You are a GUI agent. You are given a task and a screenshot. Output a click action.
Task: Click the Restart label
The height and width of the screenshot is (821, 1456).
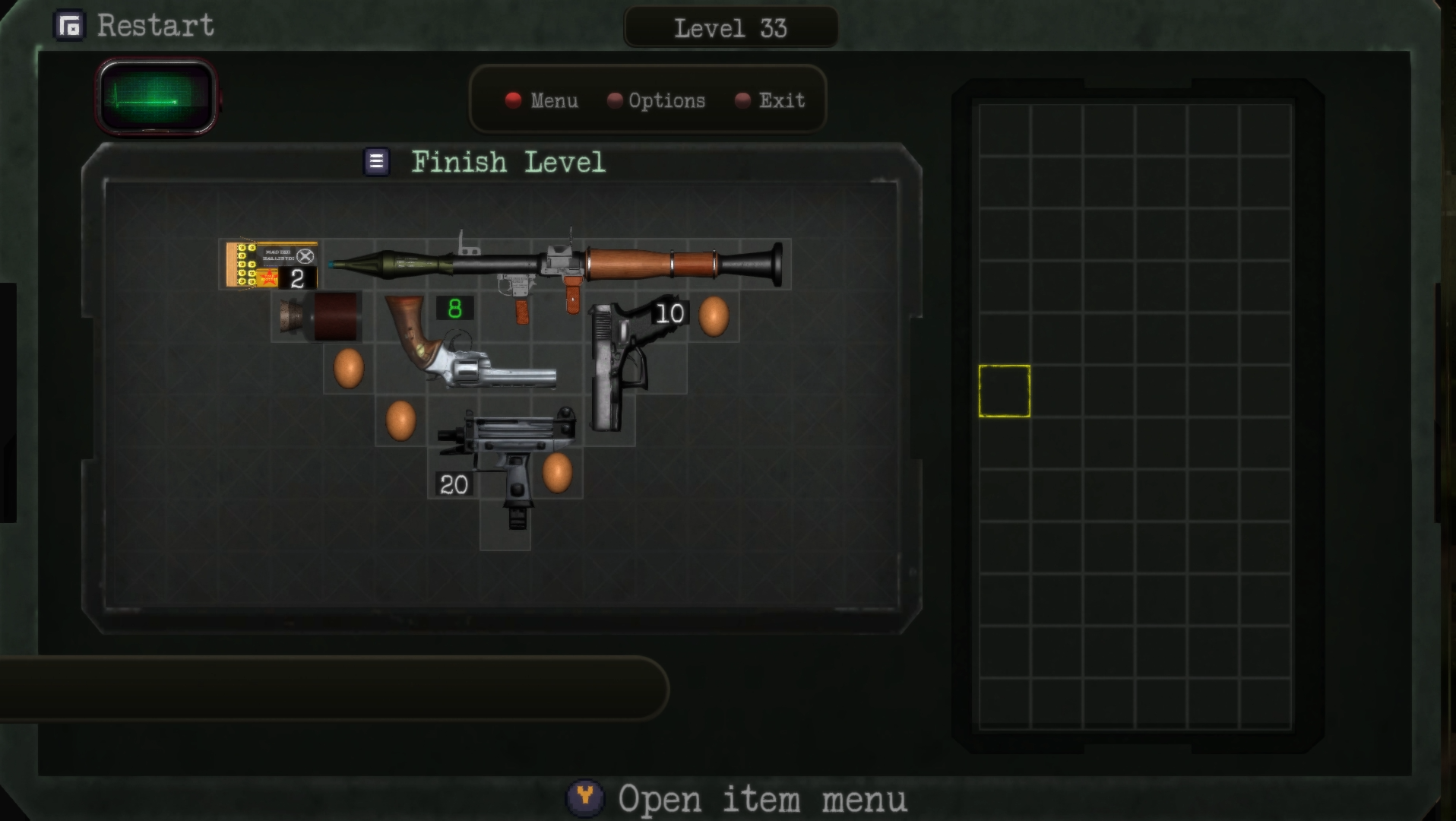[154, 26]
